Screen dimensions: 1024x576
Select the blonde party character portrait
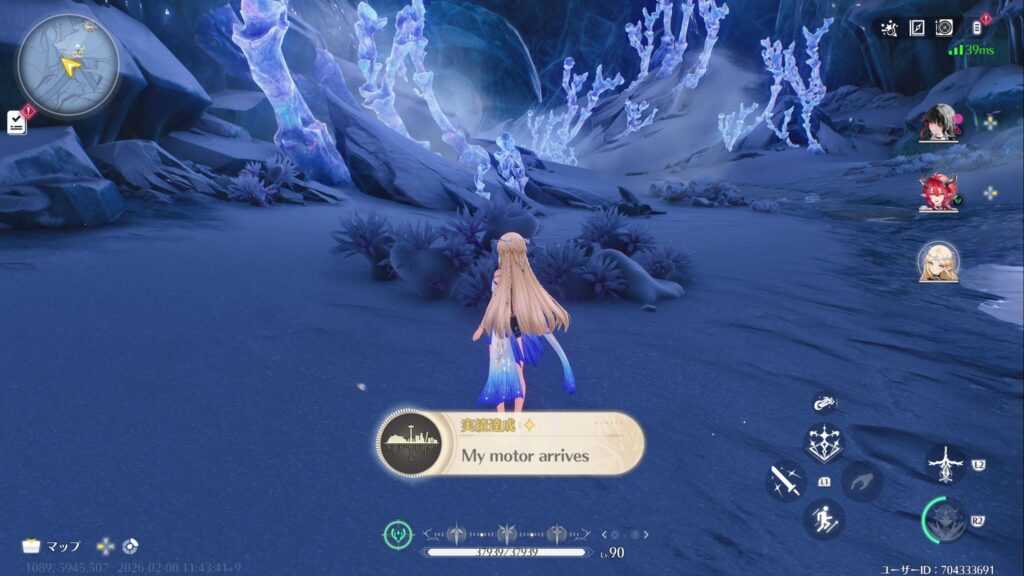(938, 262)
